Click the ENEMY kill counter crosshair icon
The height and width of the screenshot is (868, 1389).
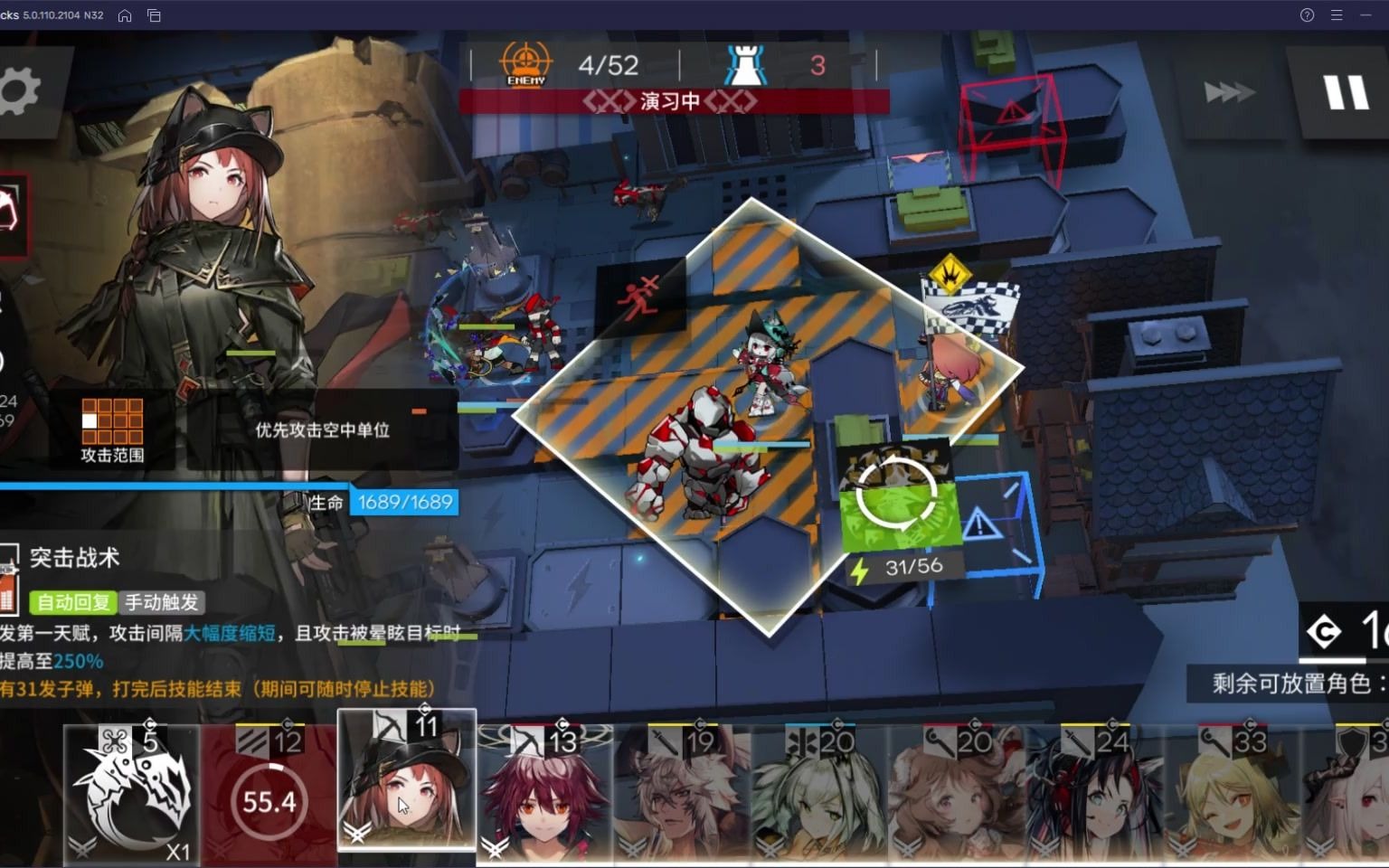(x=524, y=61)
